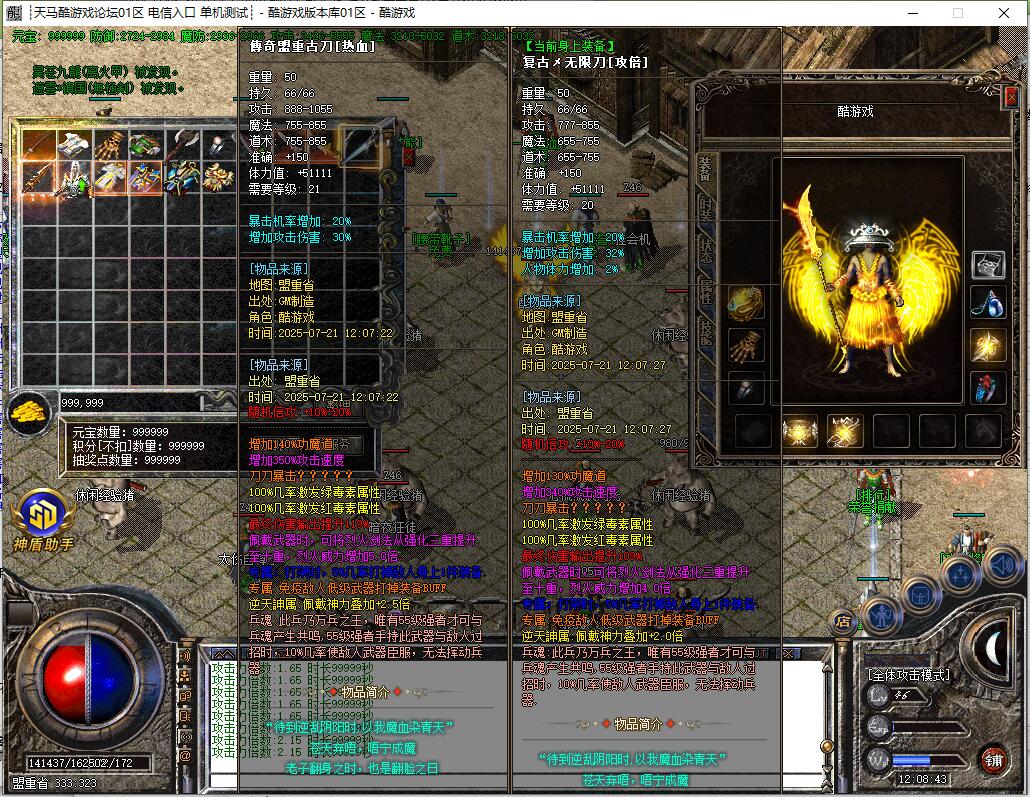This screenshot has width=1030, height=797.
Task: Select the white-haired figure item in the bag
Action: point(75,179)
